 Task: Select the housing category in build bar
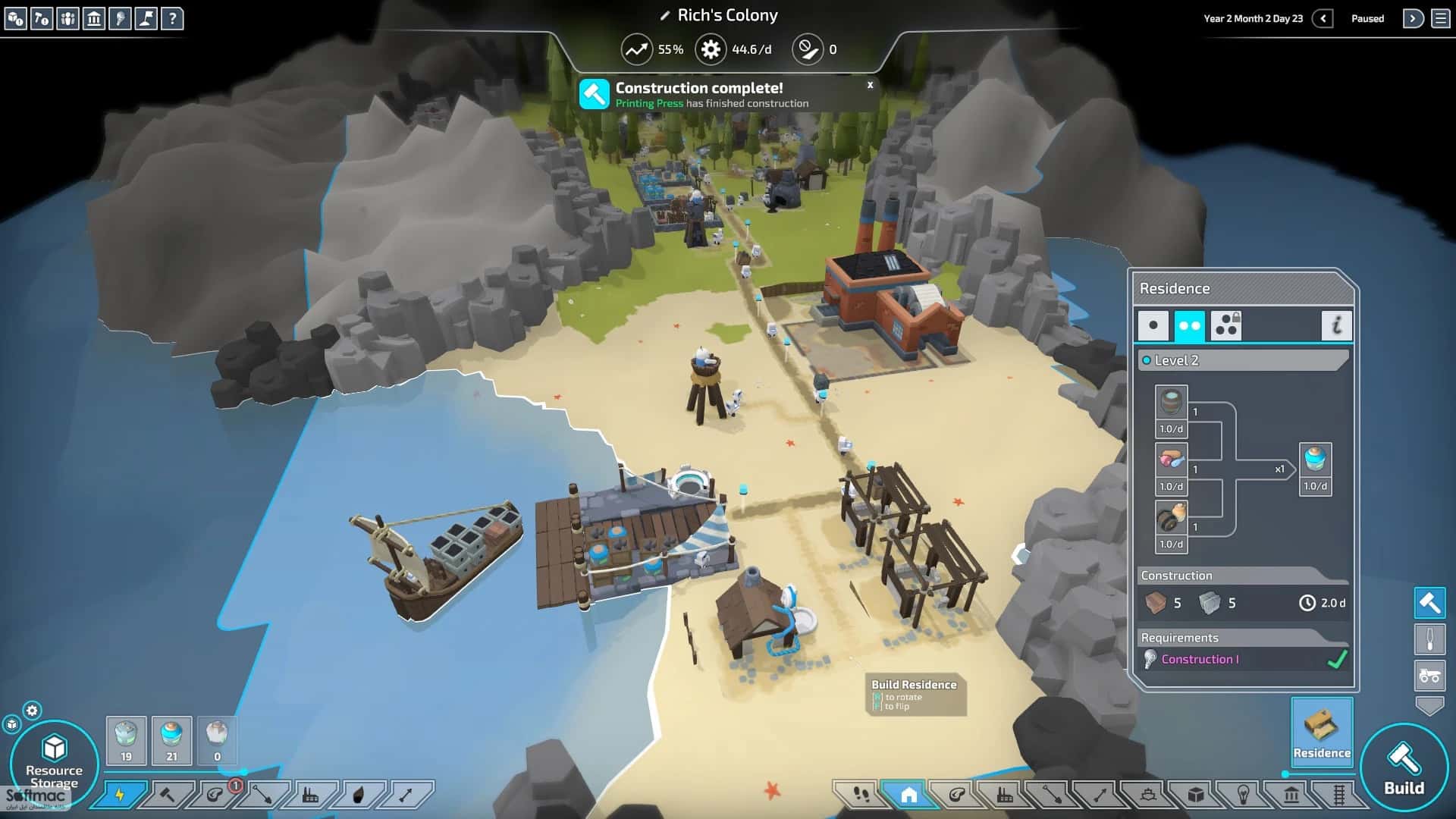(908, 794)
